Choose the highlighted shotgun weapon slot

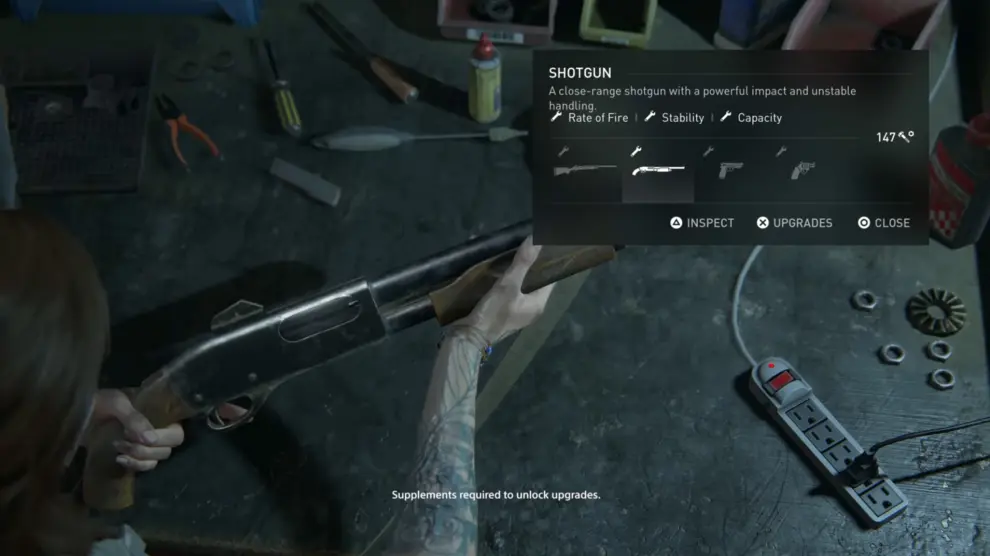point(658,171)
